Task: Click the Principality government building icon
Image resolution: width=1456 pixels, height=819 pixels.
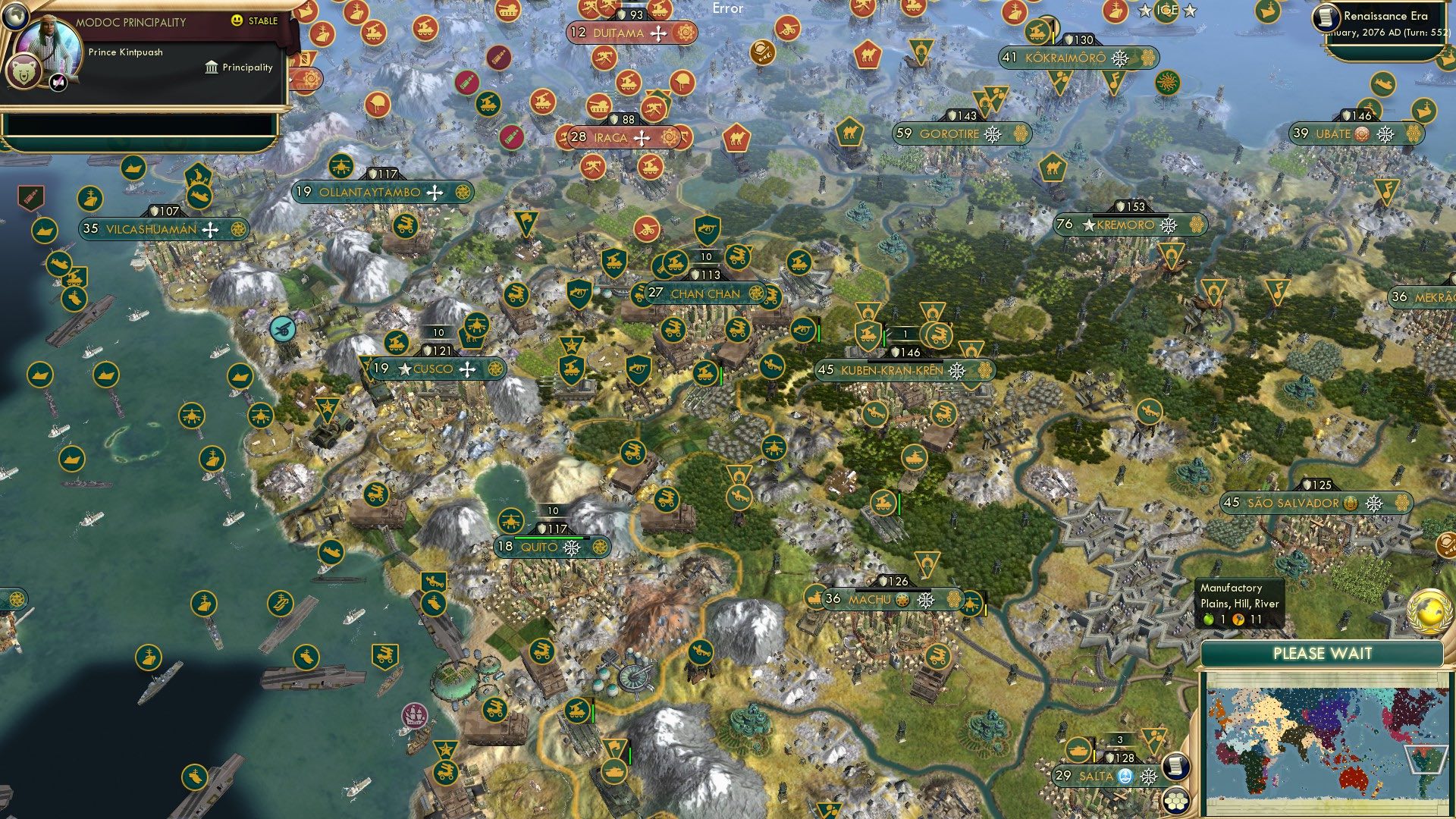Action: (x=210, y=67)
